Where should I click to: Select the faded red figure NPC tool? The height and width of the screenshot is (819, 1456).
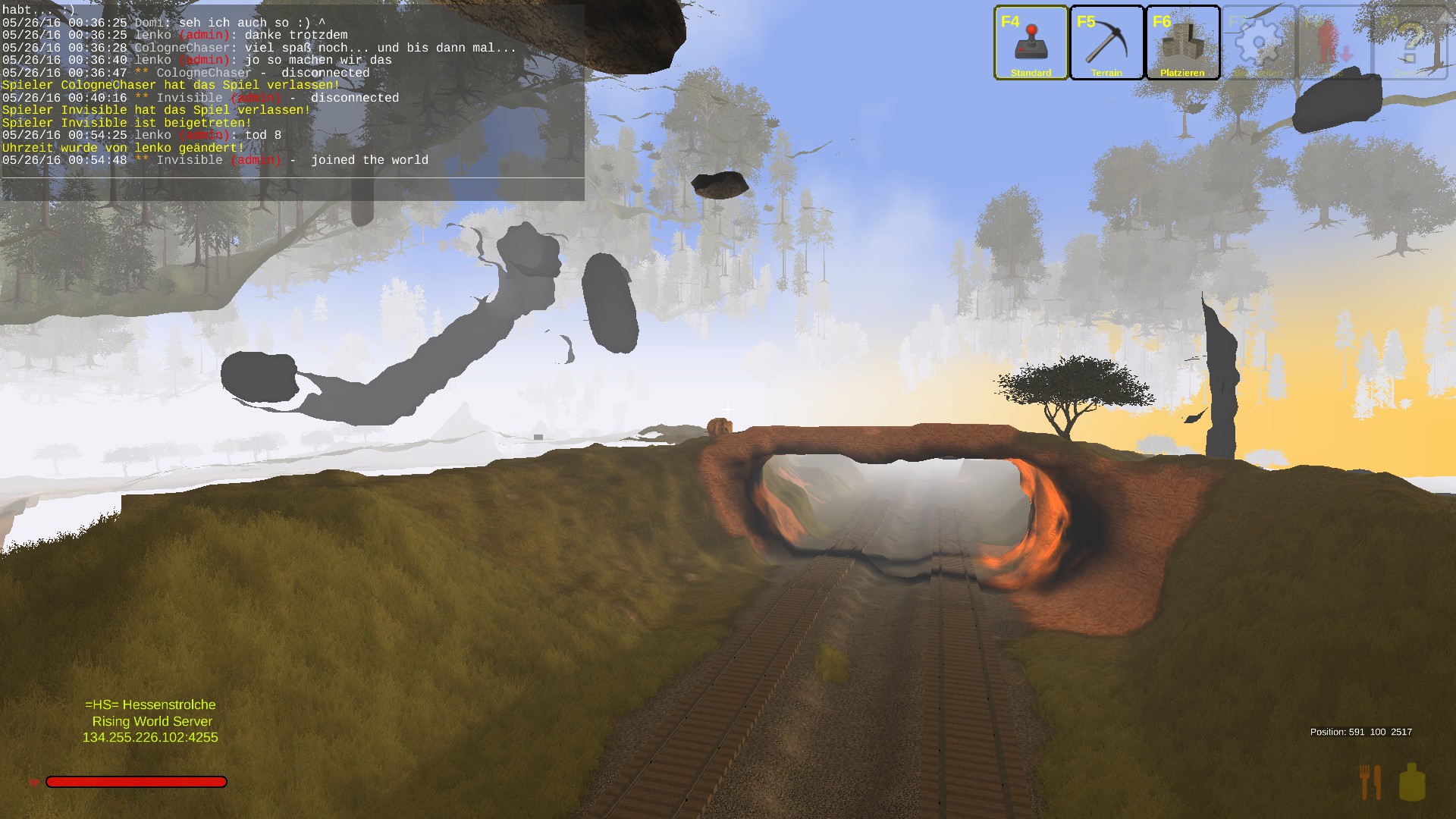1333,42
